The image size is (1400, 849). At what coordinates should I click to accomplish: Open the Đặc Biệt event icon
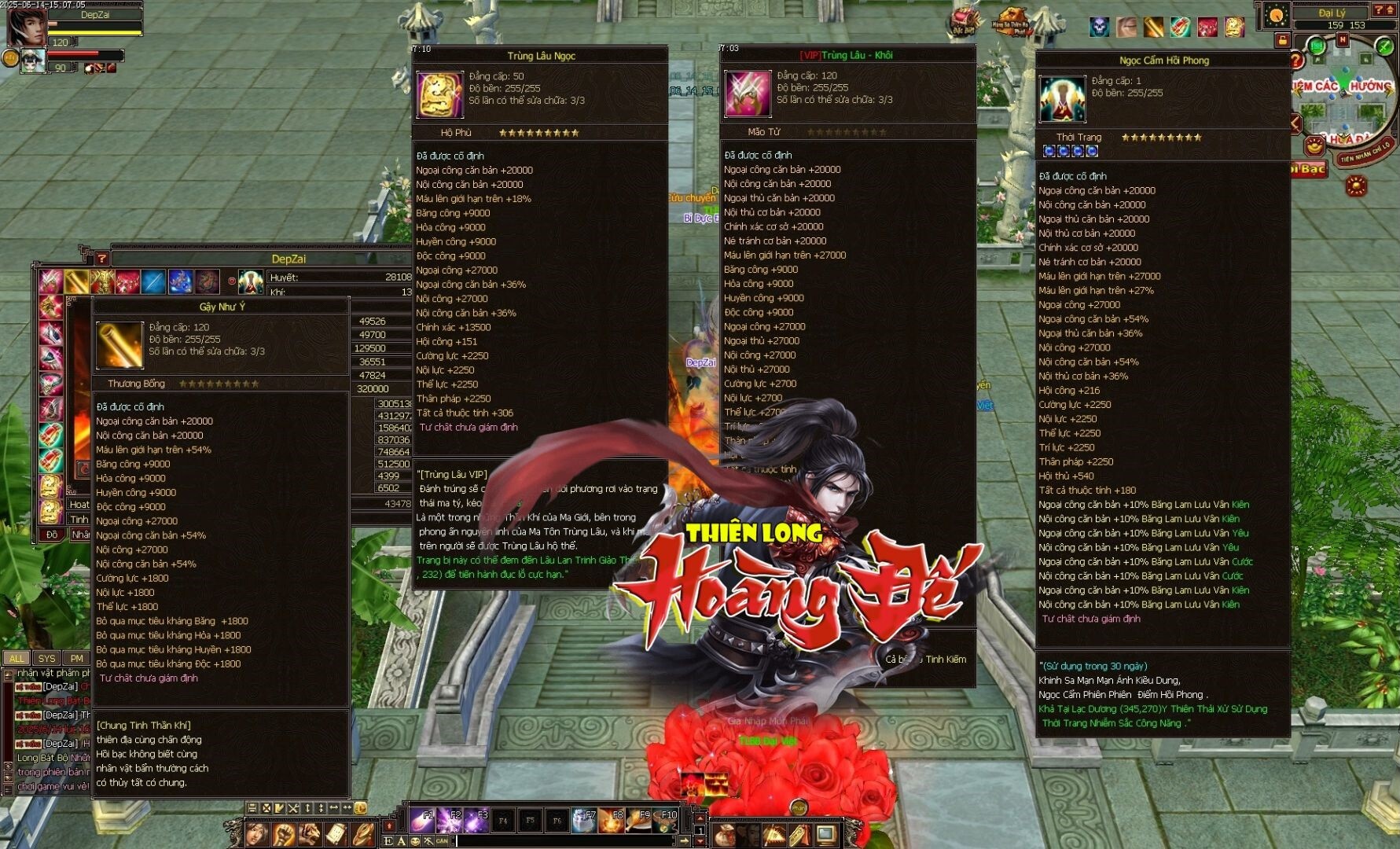tap(964, 20)
